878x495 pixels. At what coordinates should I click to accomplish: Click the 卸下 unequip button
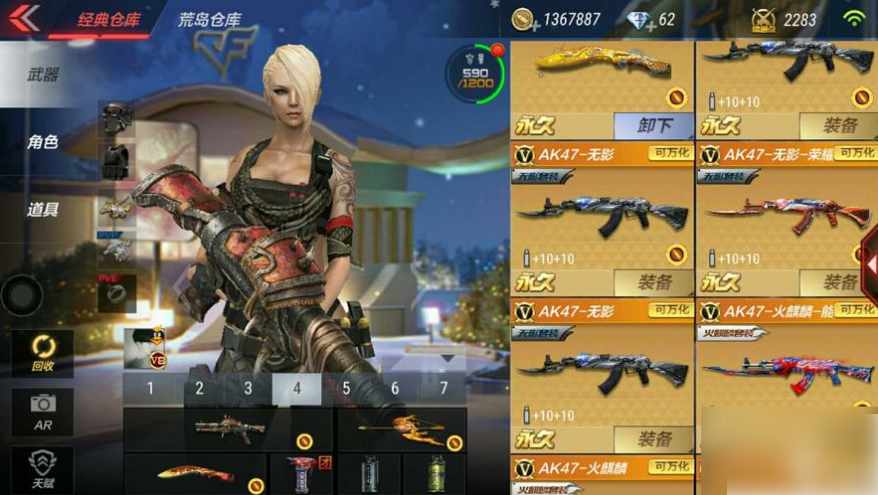[x=653, y=125]
